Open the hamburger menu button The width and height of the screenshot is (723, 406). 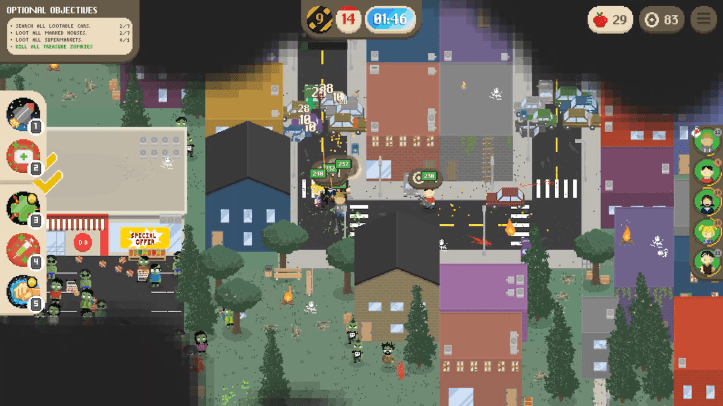tap(704, 19)
